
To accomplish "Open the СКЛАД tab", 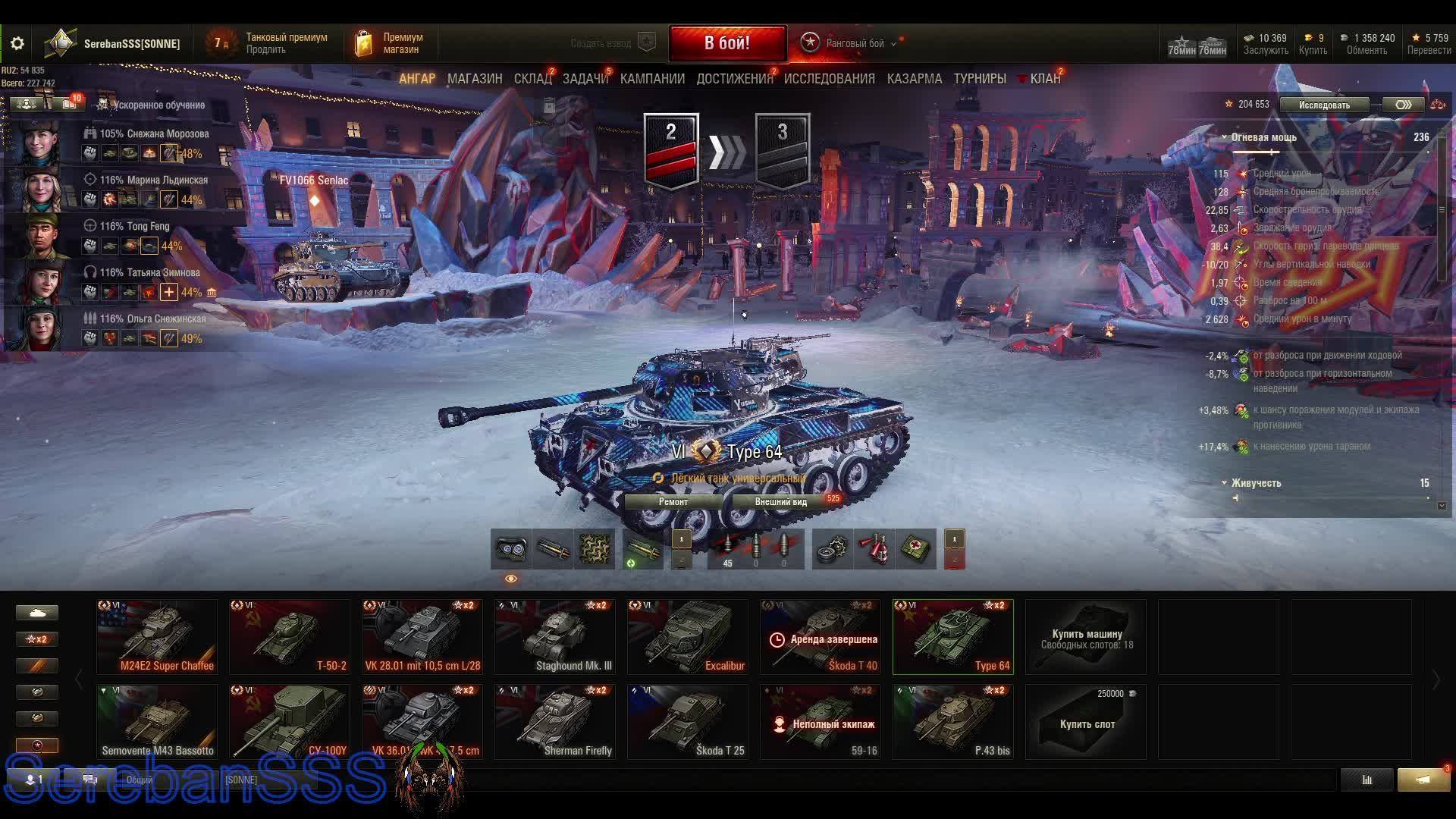I will click(532, 79).
